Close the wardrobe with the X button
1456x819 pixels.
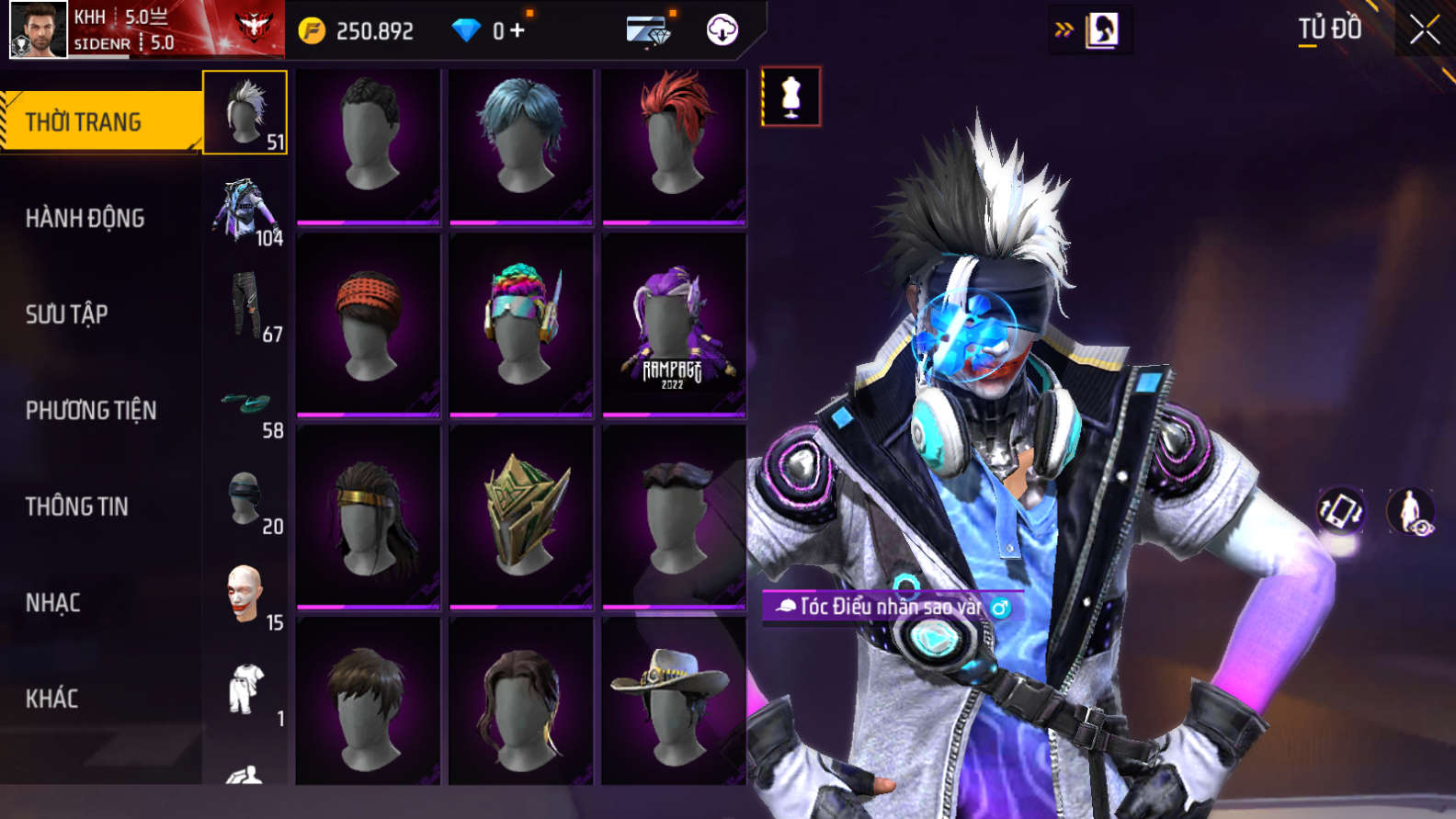click(x=1424, y=30)
